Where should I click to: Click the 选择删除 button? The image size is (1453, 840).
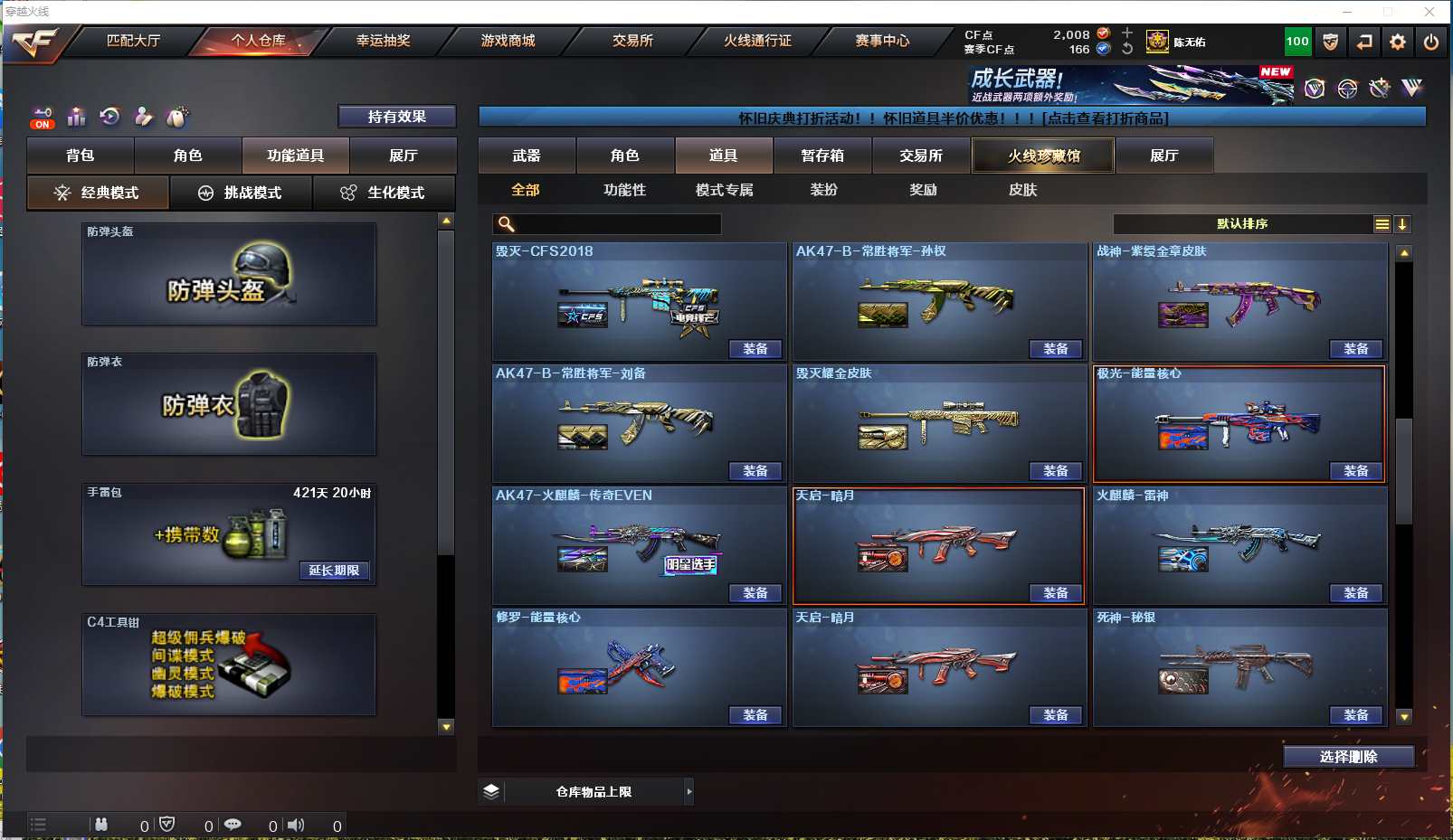(1348, 757)
